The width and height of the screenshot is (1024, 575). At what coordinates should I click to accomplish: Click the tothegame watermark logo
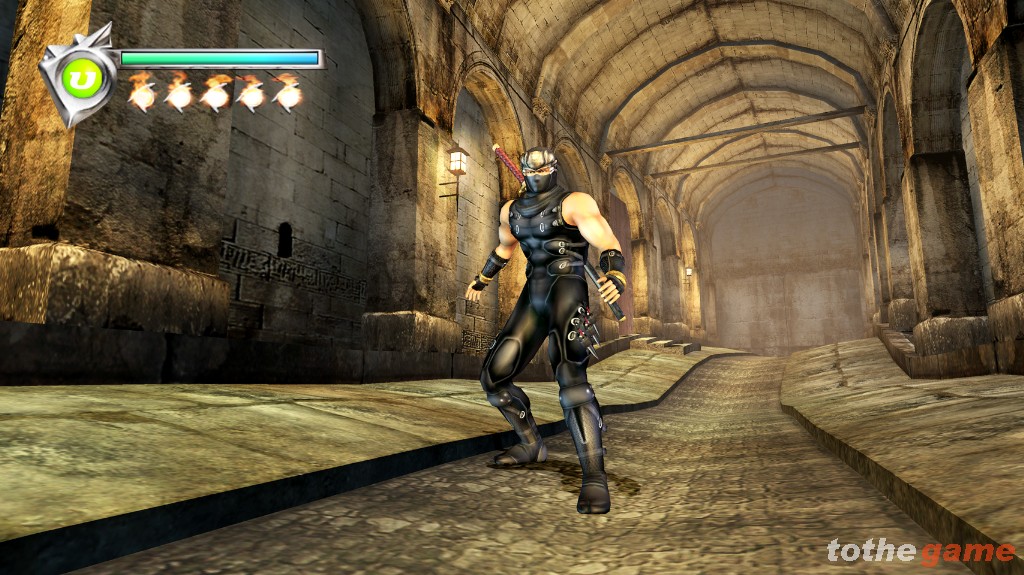920,551
